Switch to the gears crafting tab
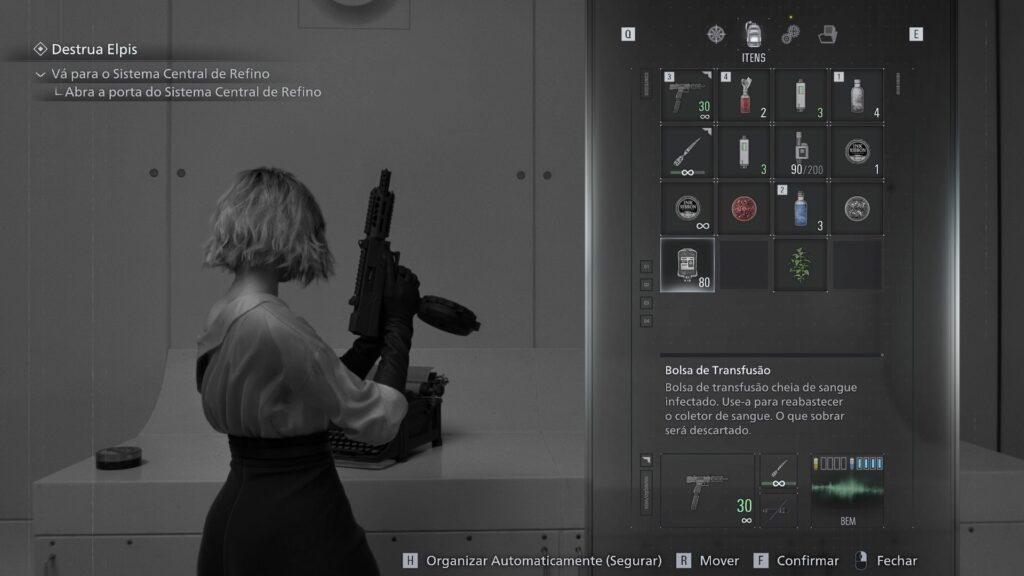Image resolution: width=1024 pixels, height=576 pixels. pyautogui.click(x=791, y=34)
